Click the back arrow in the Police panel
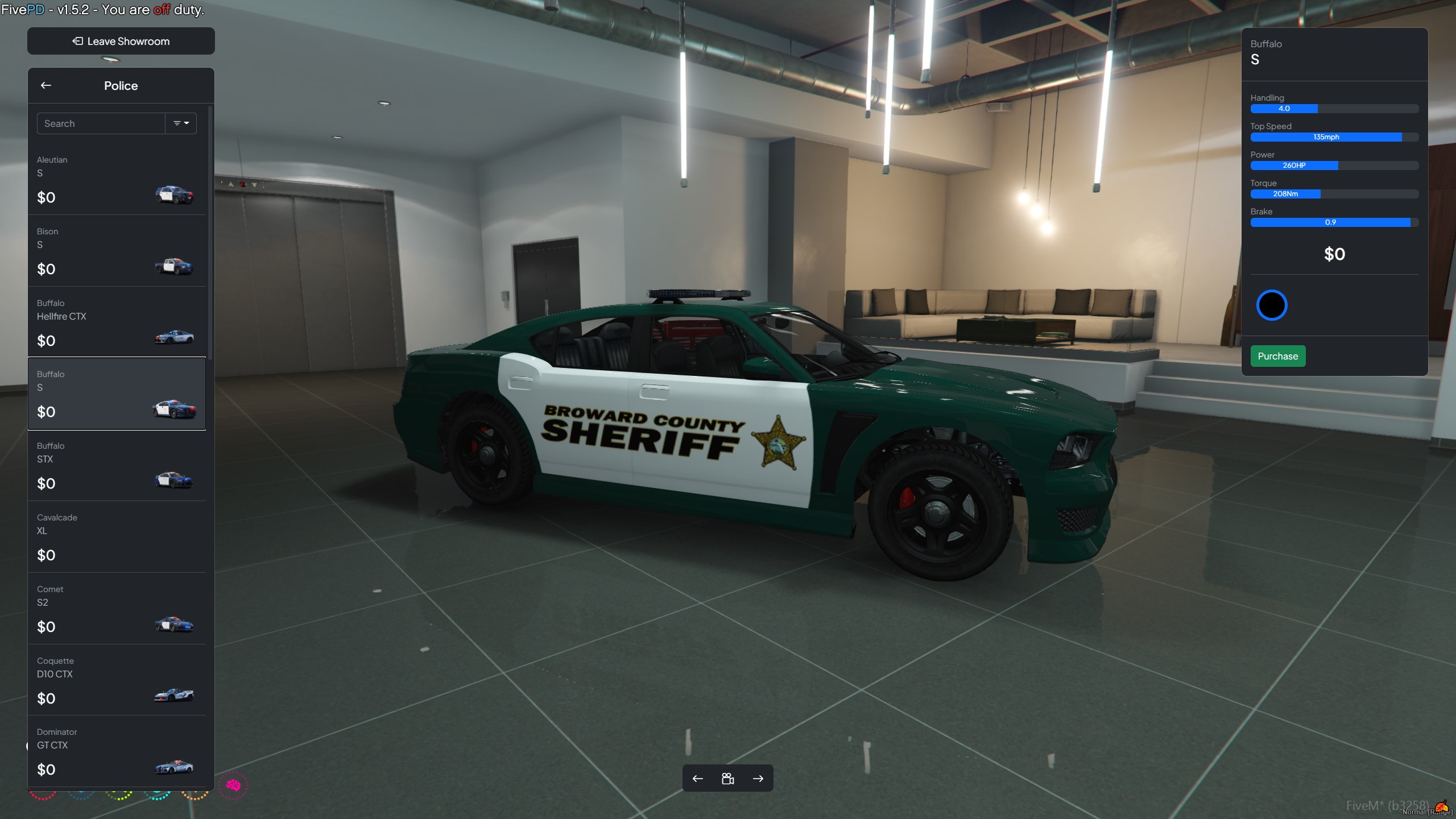This screenshot has width=1456, height=819. point(46,85)
